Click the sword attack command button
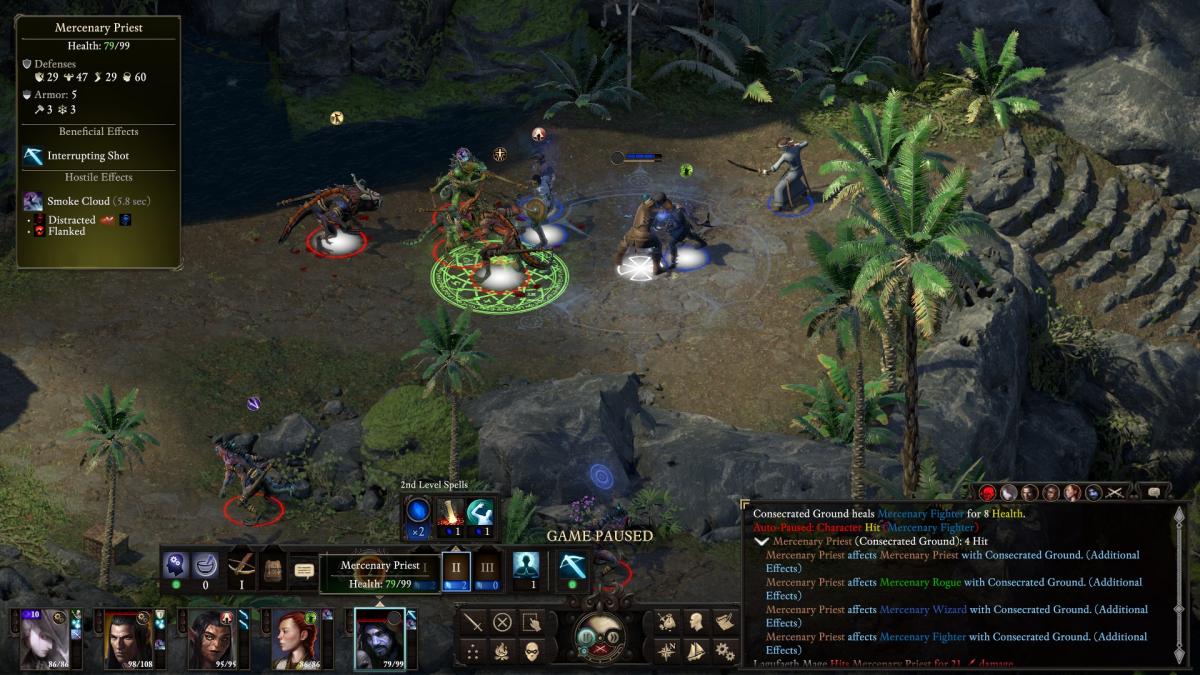Screen dimensions: 1200x675 (473, 621)
